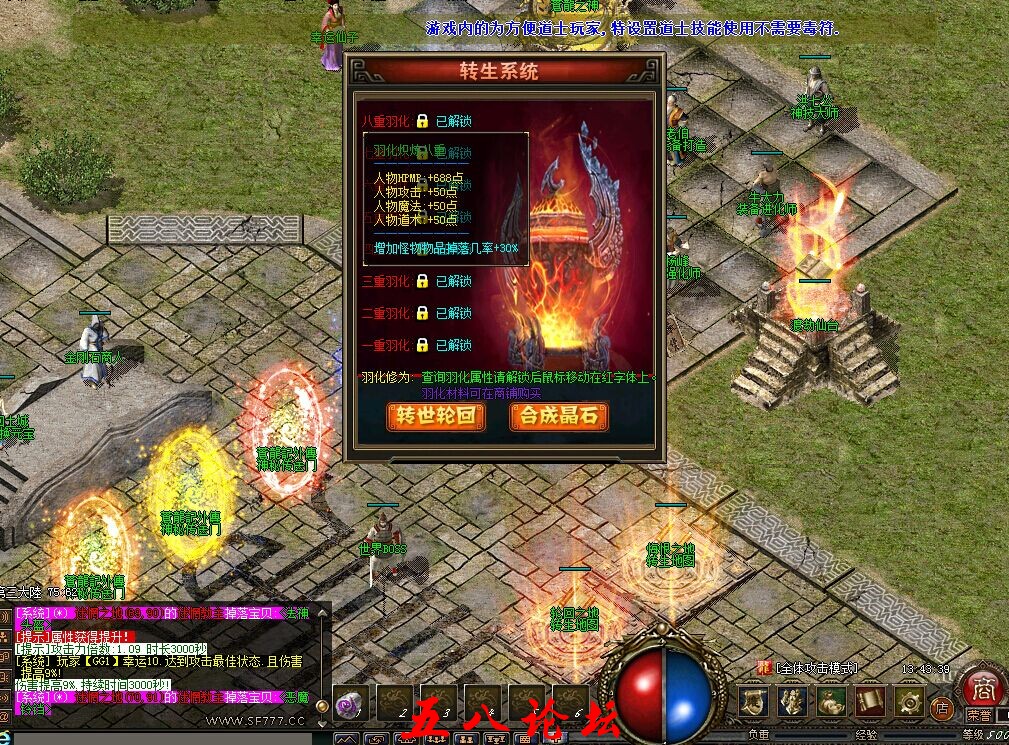Open the small 店 store button

point(941,709)
